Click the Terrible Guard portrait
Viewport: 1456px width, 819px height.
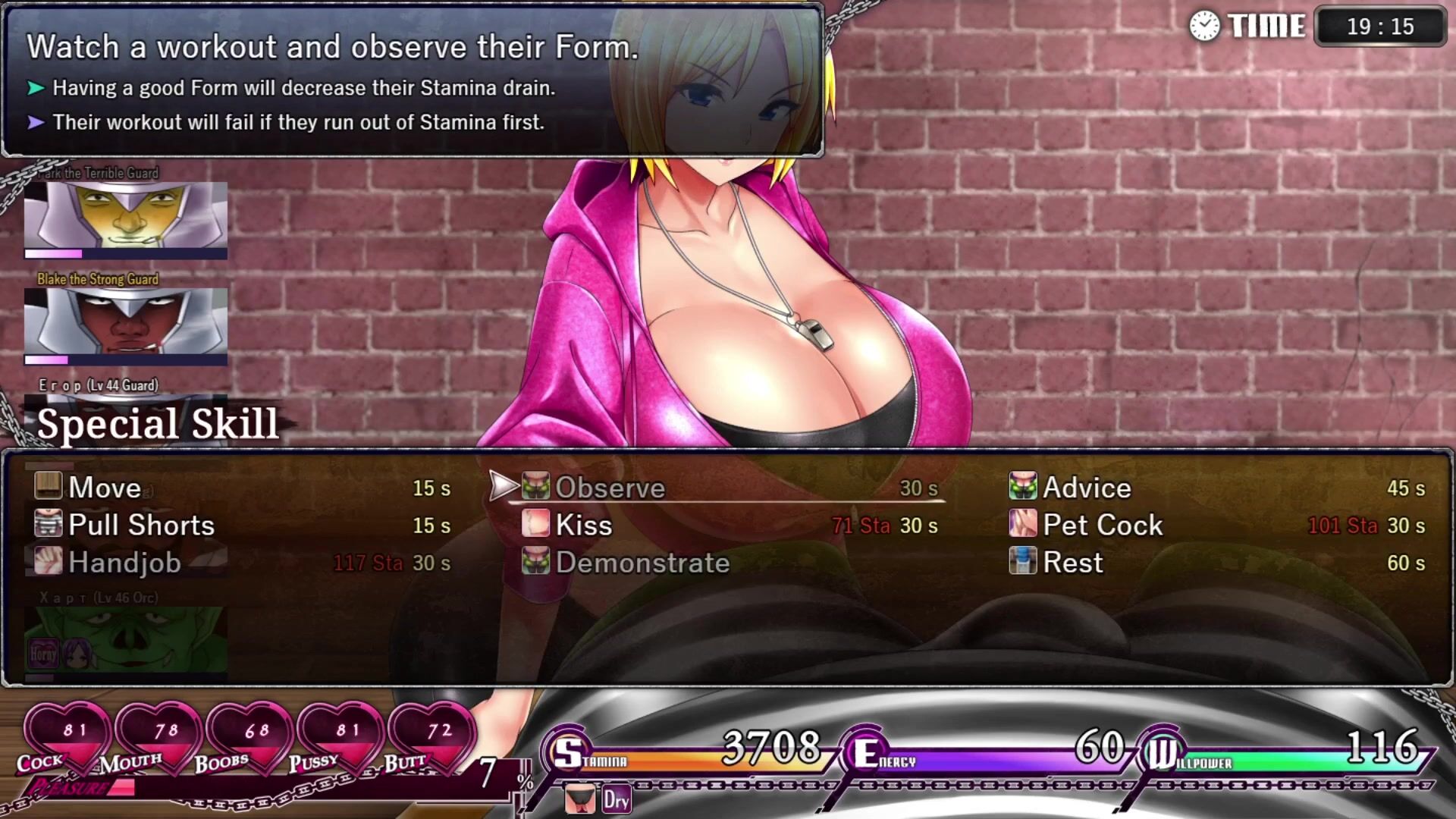[126, 215]
